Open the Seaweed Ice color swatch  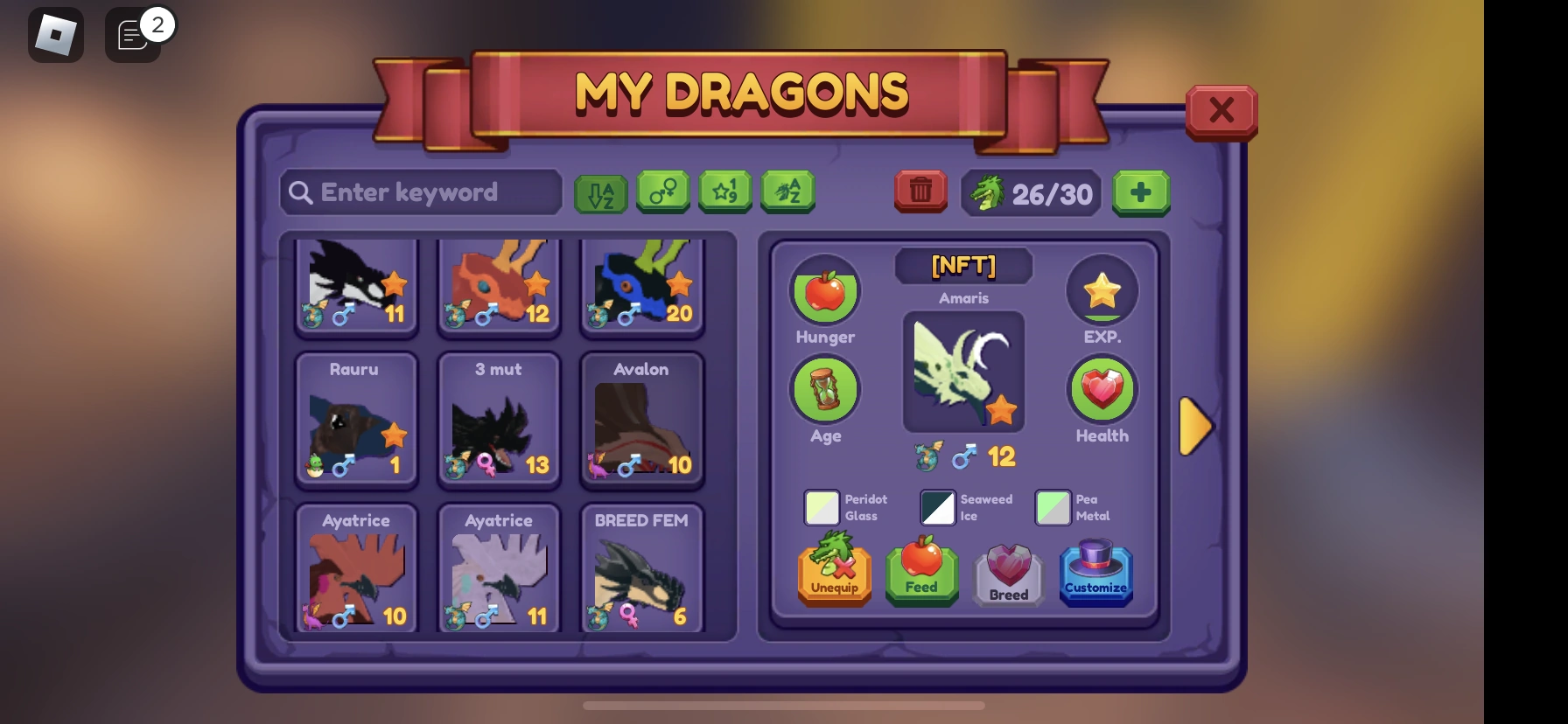[x=937, y=507]
